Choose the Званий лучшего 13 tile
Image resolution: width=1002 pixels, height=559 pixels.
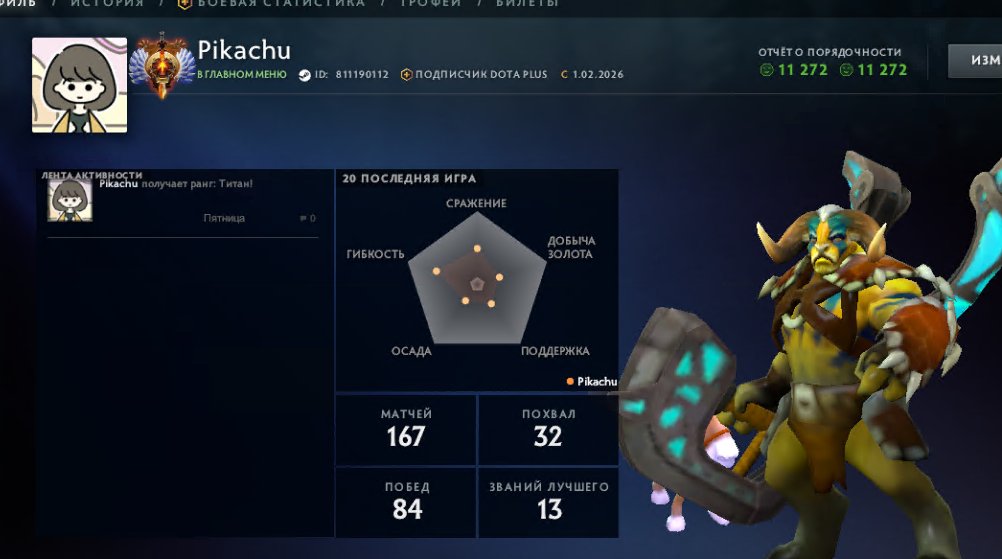click(548, 502)
